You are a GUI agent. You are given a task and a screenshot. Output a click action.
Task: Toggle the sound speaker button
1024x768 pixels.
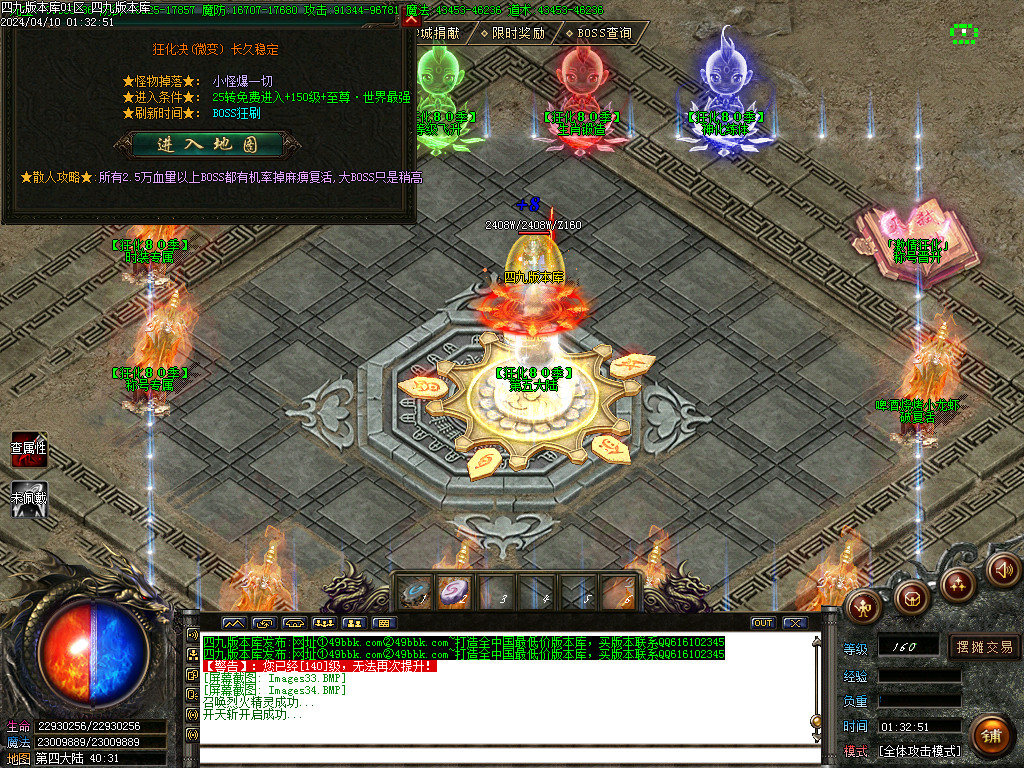point(1003,570)
